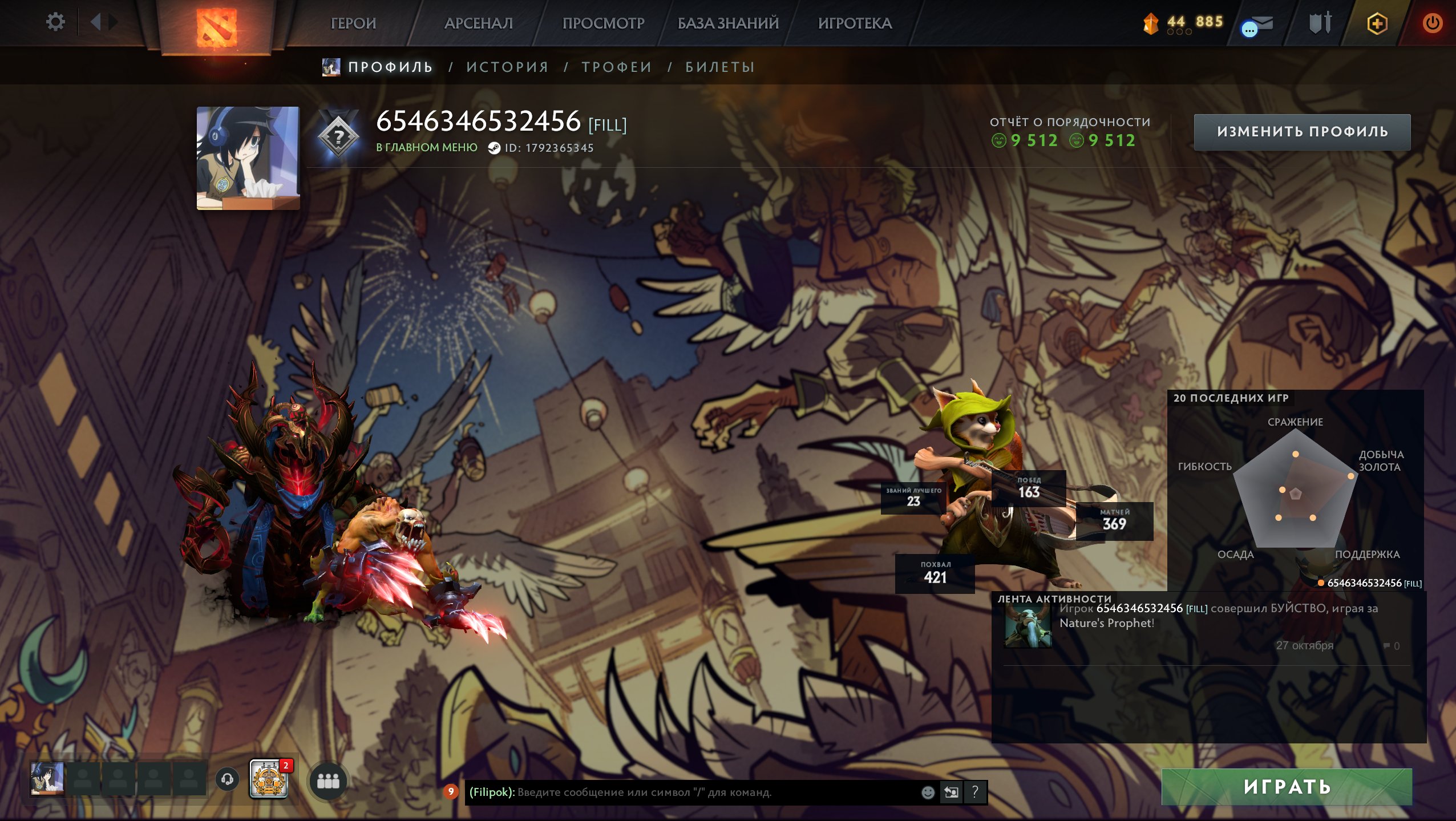This screenshot has width=1456, height=821.
Task: Open the chat emoticon picker
Action: coord(928,792)
